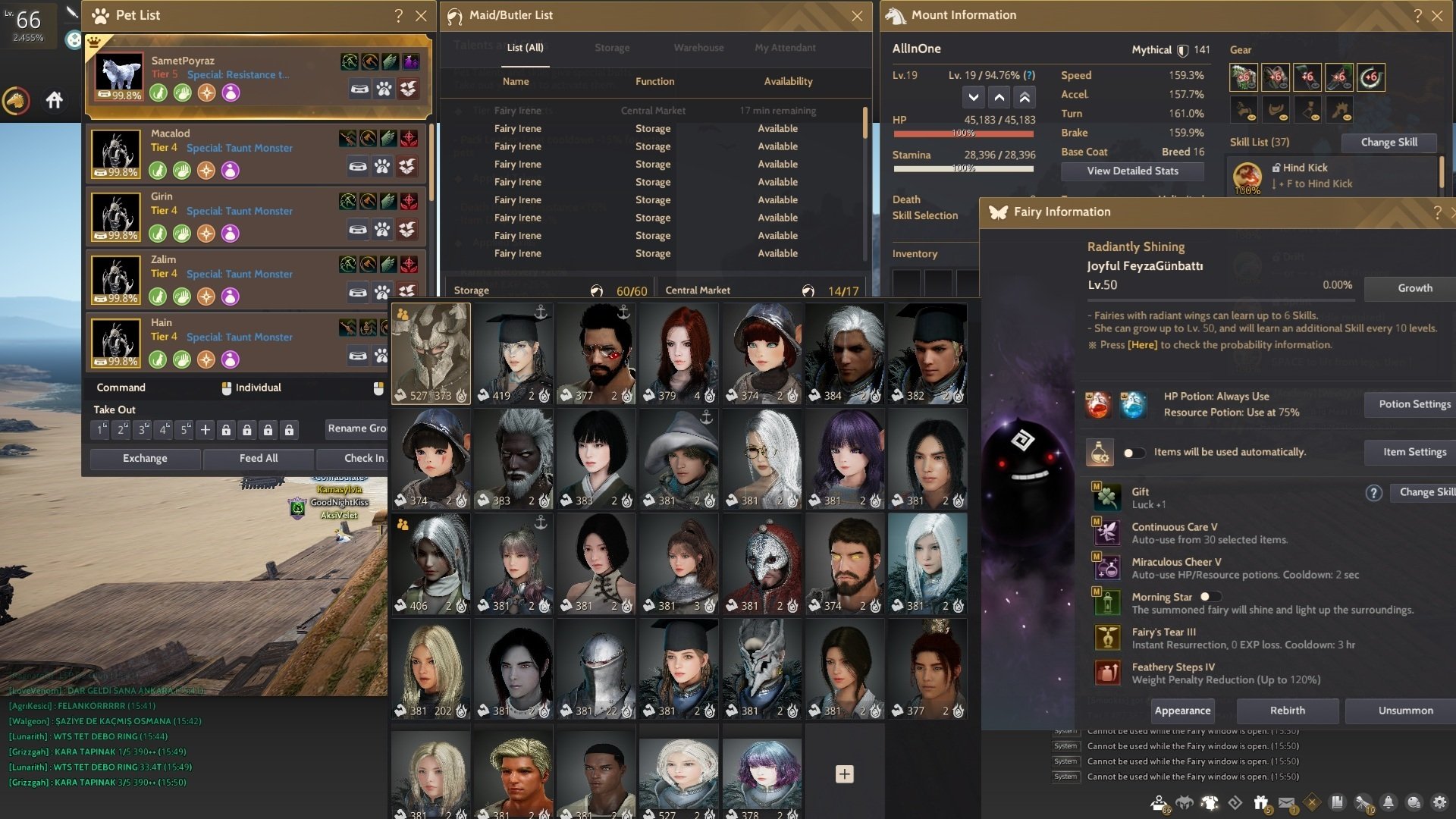
Task: Open the gift notification icon on the taskbar
Action: pyautogui.click(x=1261, y=803)
